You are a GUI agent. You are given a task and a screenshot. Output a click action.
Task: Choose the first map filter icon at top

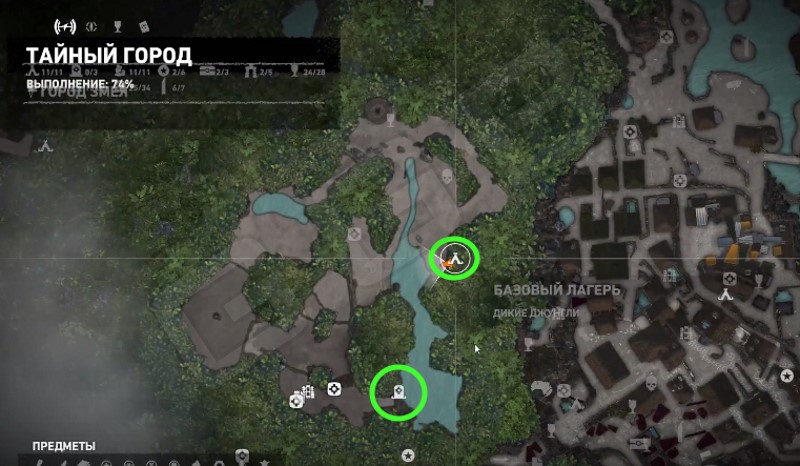point(65,25)
